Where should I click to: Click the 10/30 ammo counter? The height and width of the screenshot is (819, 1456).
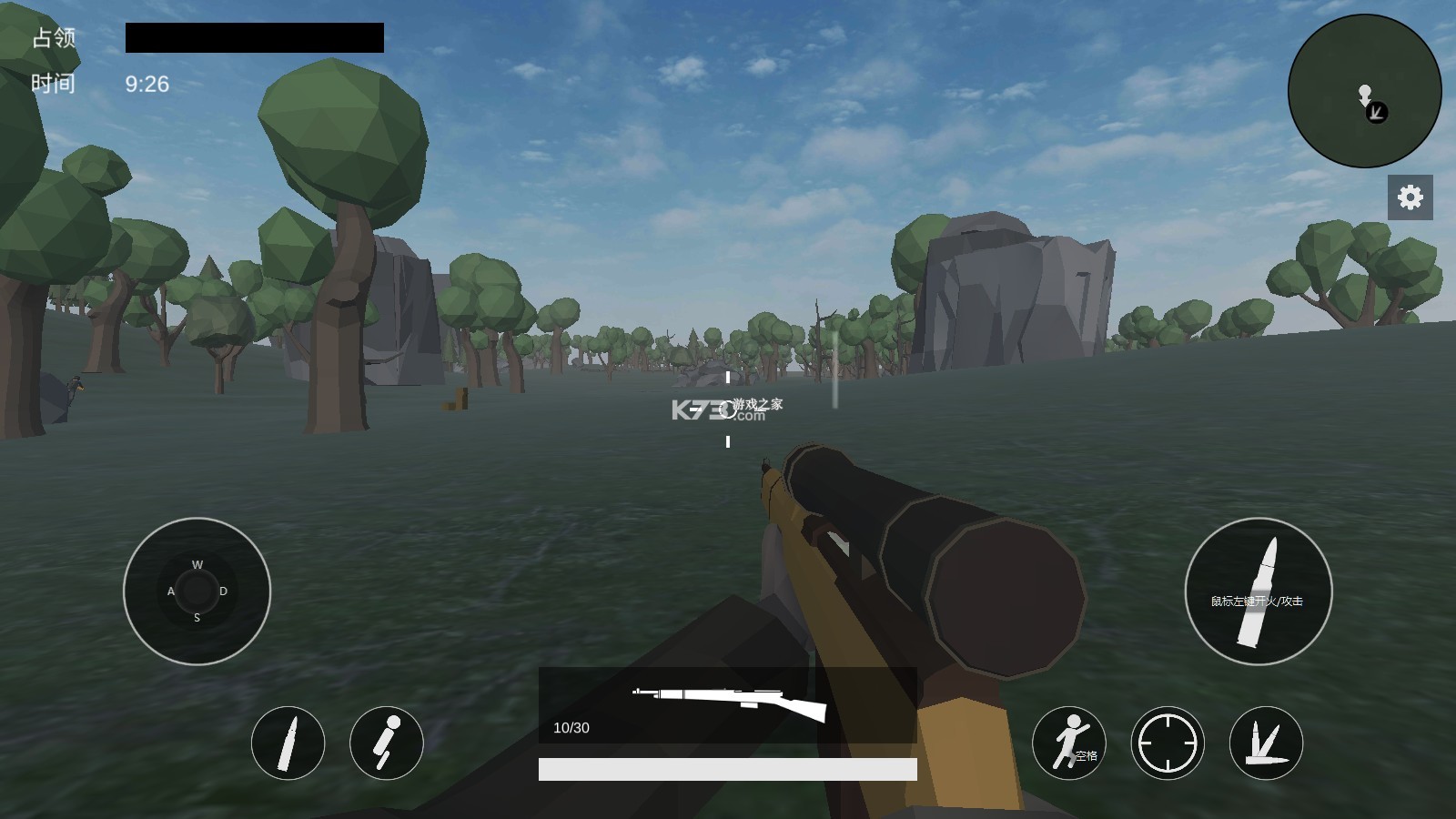(571, 727)
